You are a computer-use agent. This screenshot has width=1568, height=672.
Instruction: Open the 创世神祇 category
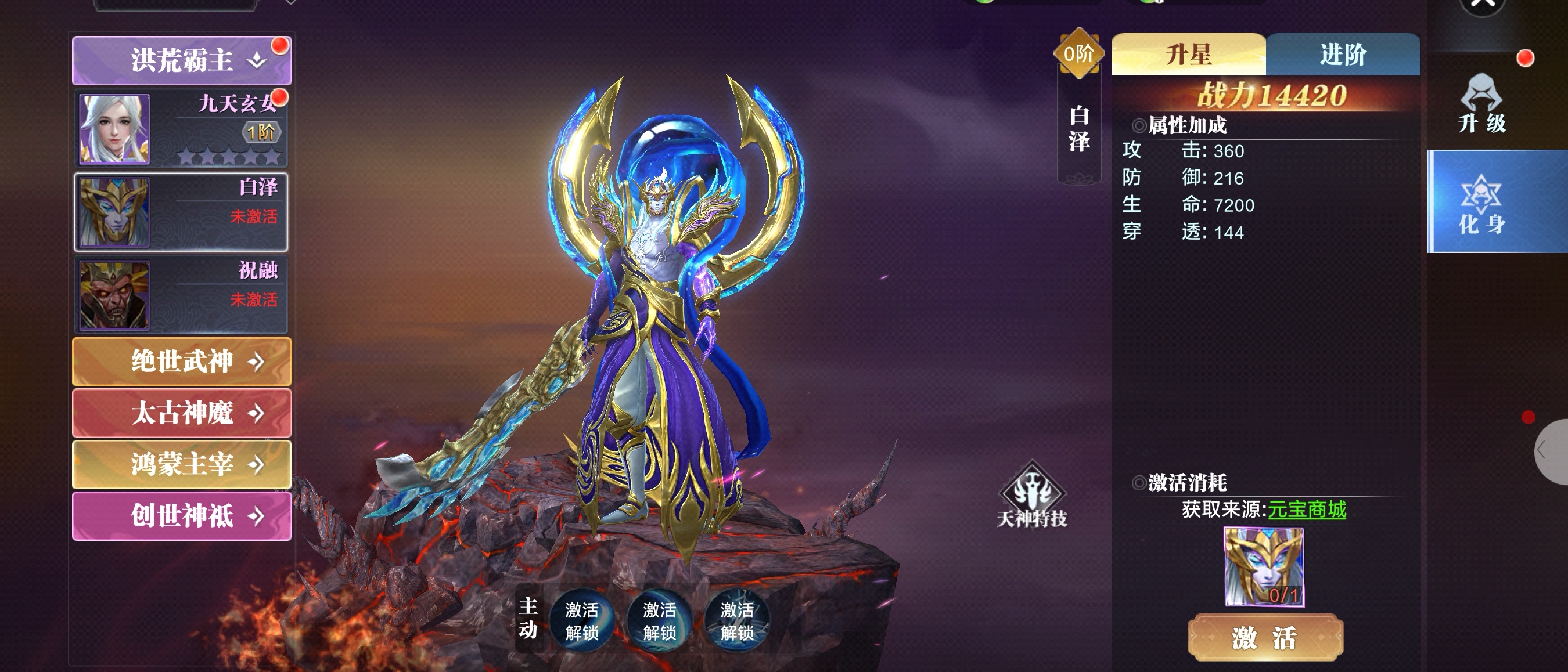click(x=181, y=516)
